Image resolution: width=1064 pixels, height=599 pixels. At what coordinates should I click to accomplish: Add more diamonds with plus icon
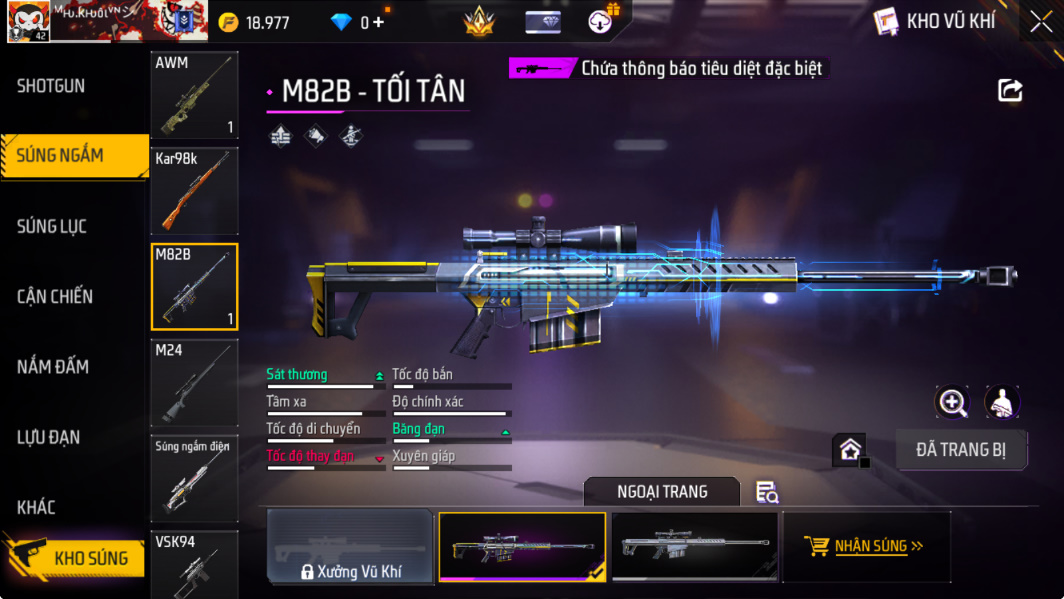coord(378,22)
